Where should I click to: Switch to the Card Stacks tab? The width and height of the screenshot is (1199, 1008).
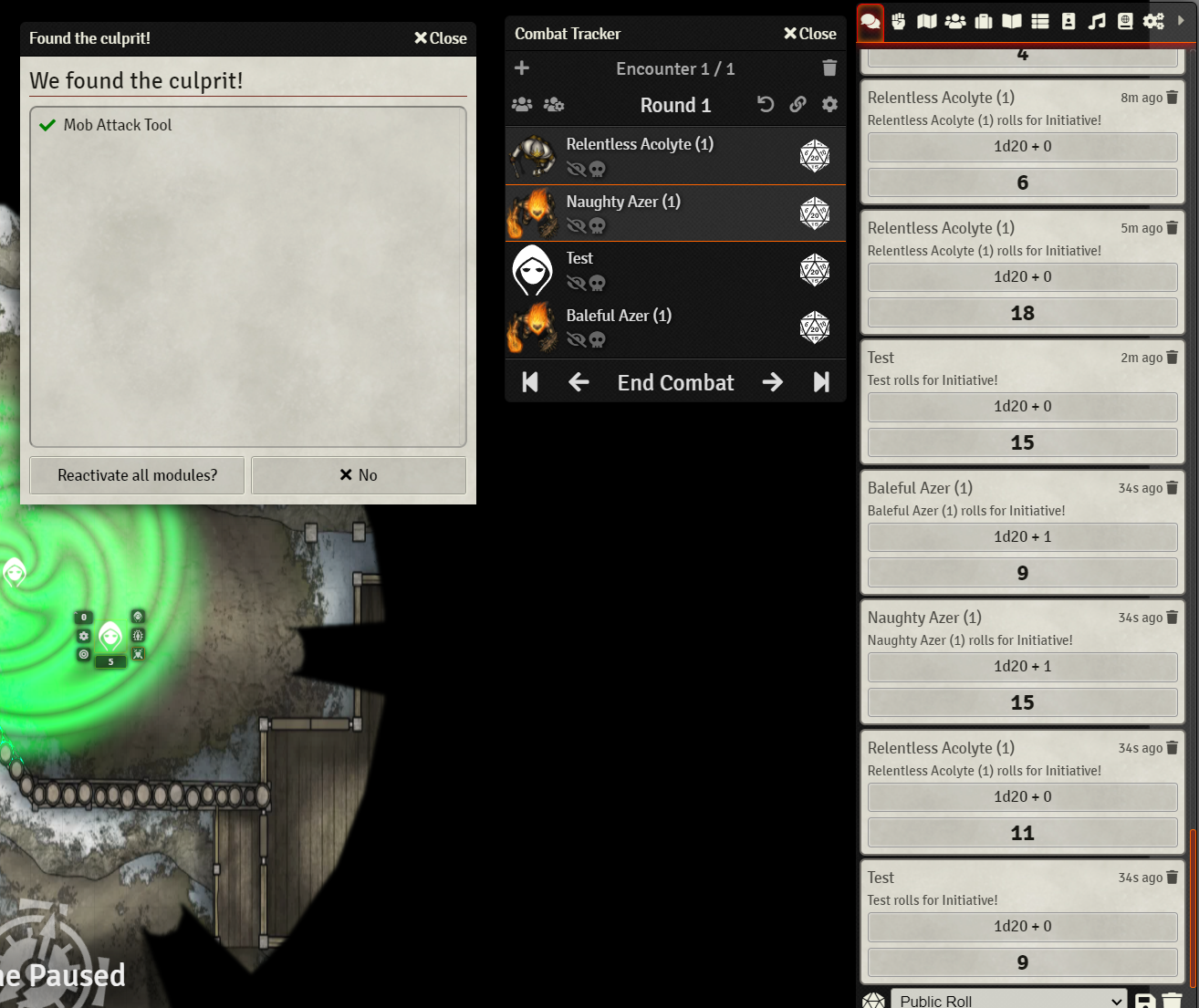(x=1068, y=21)
